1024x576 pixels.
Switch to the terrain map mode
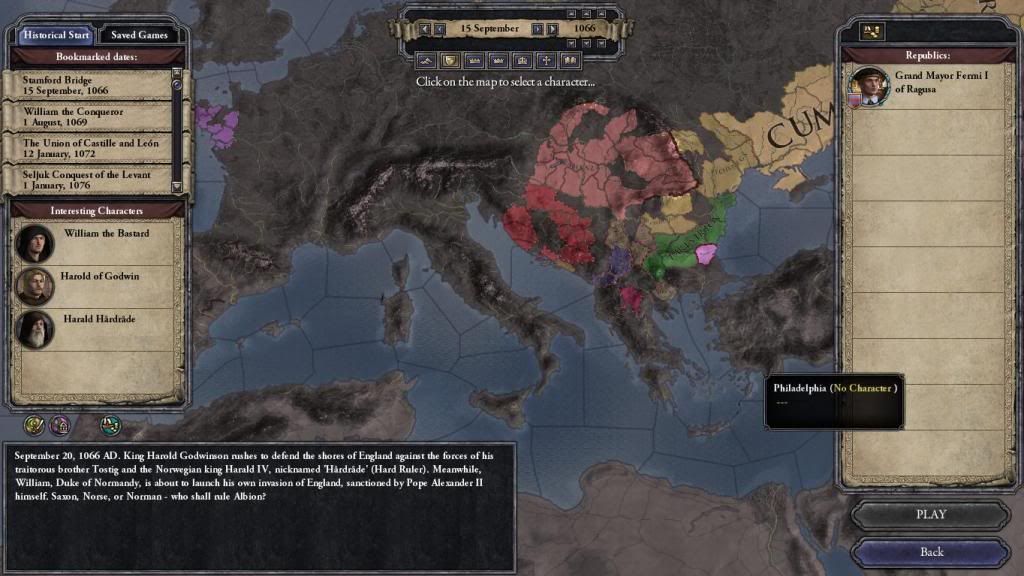tap(425, 60)
